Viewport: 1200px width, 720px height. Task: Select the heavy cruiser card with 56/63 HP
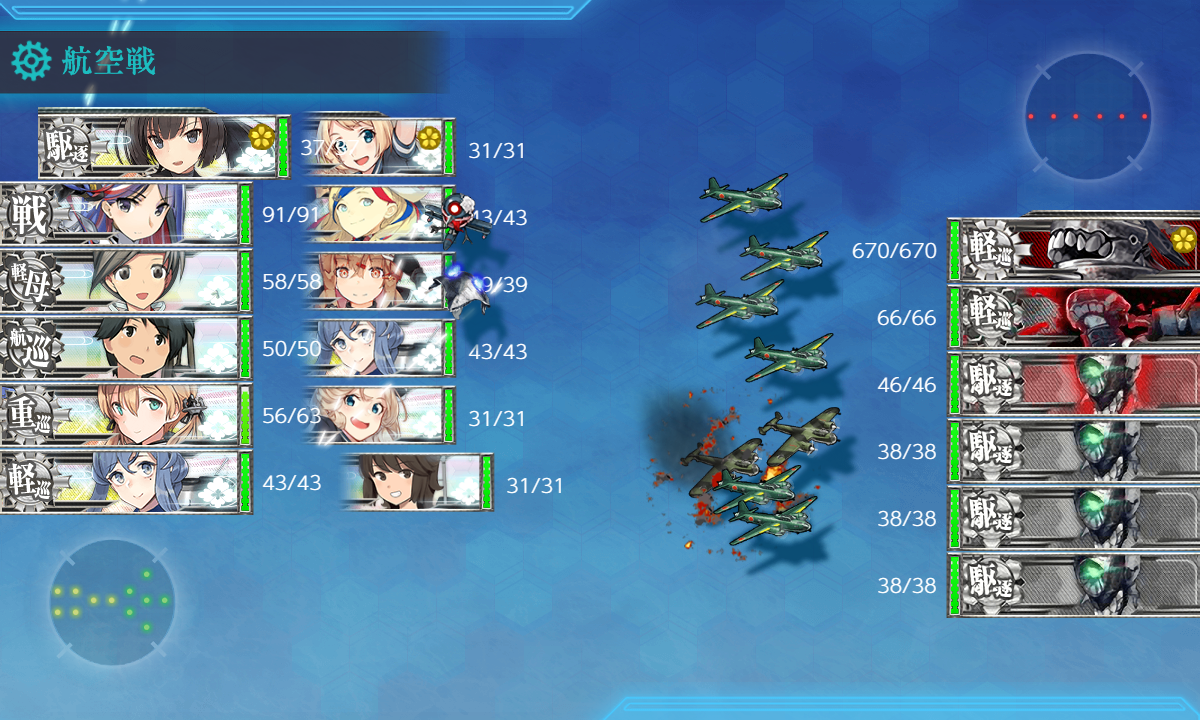pos(125,416)
